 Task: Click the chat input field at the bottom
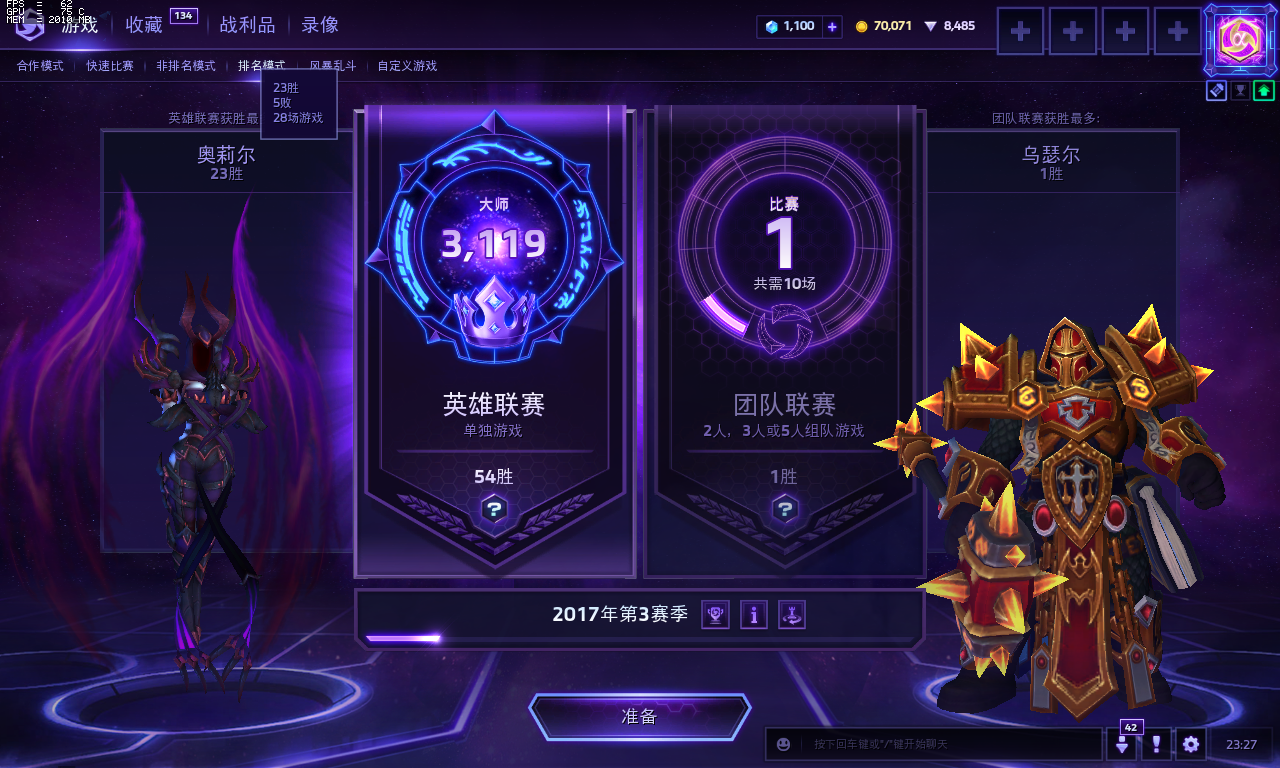tap(940, 744)
